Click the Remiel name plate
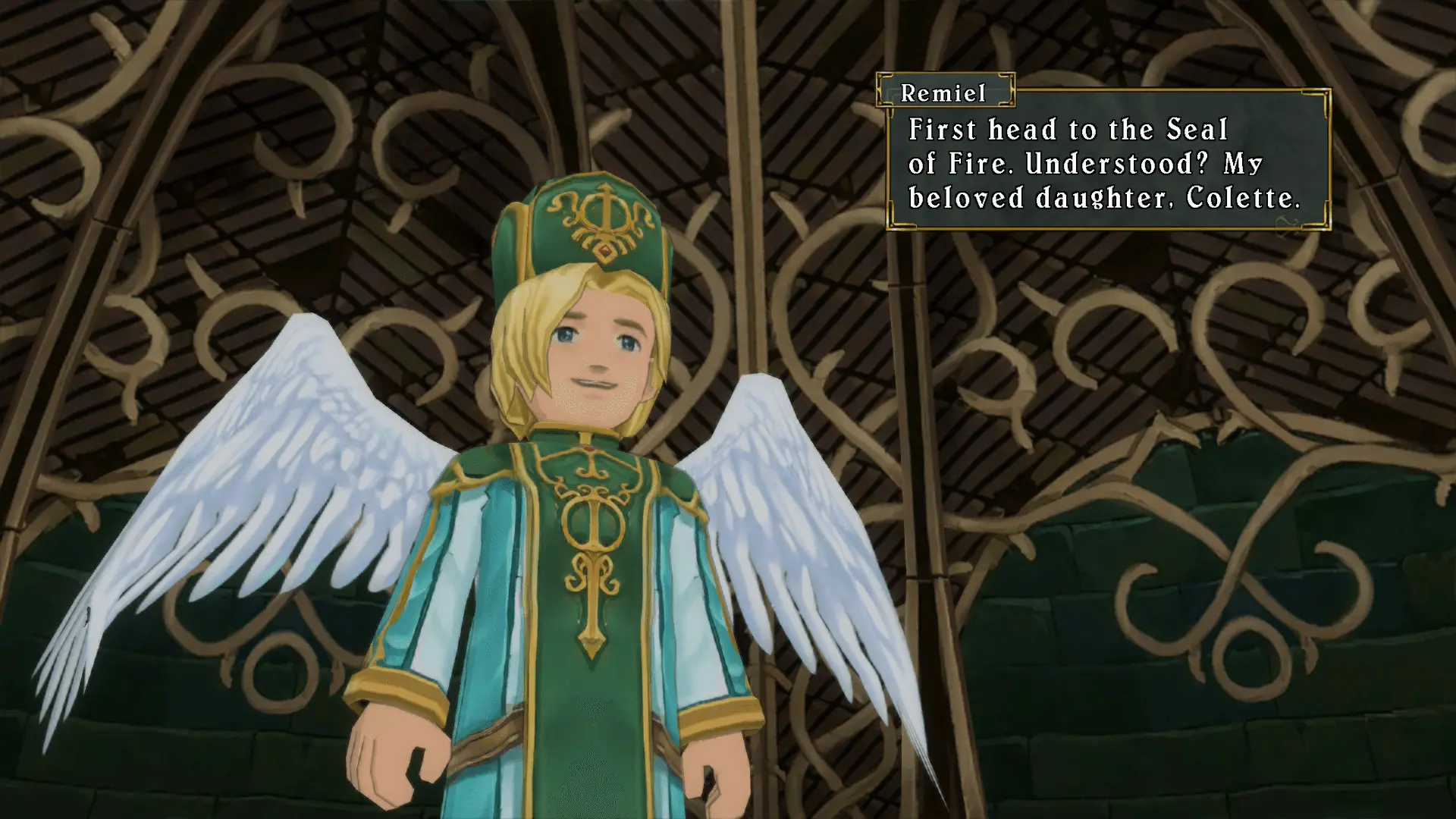 point(944,94)
